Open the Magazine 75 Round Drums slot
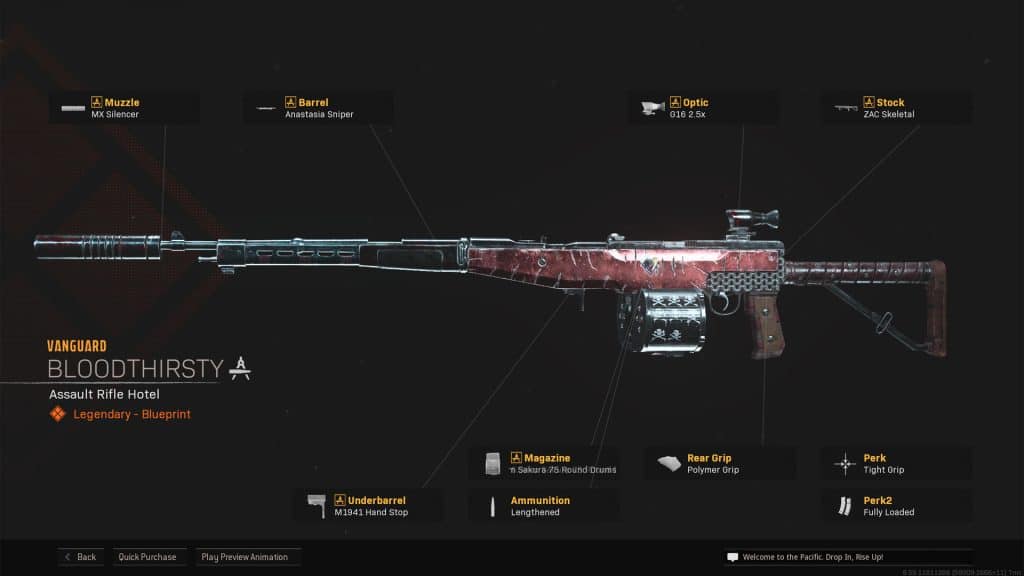 point(544,463)
